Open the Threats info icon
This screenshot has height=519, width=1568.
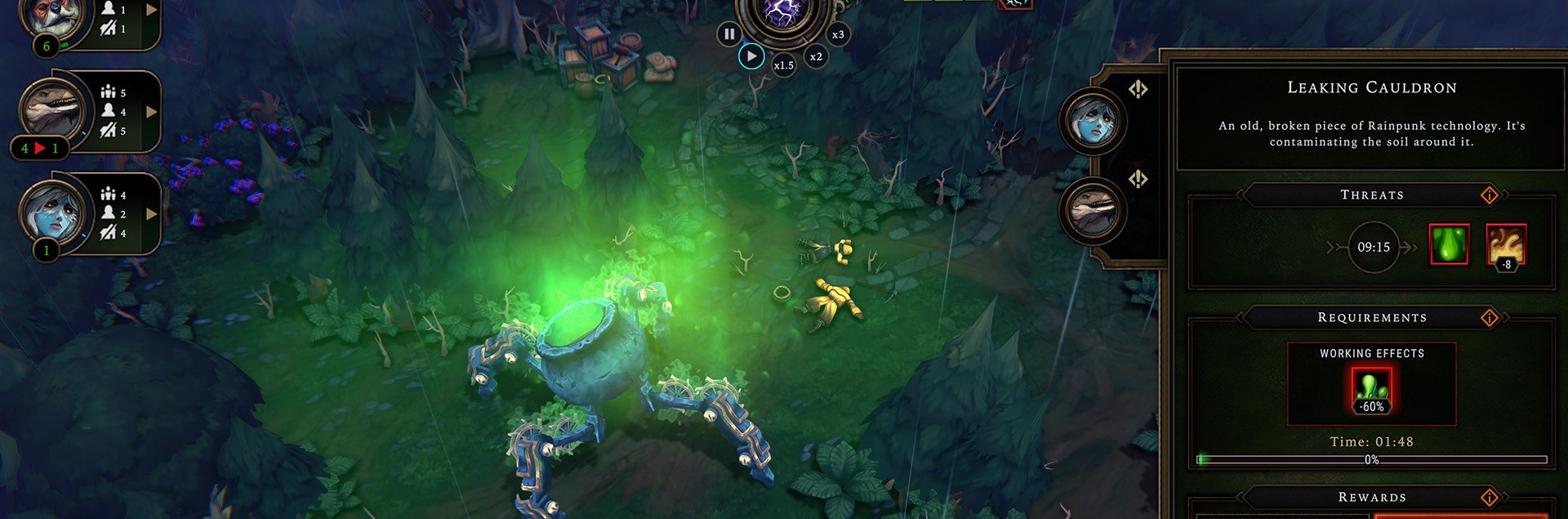(1490, 195)
